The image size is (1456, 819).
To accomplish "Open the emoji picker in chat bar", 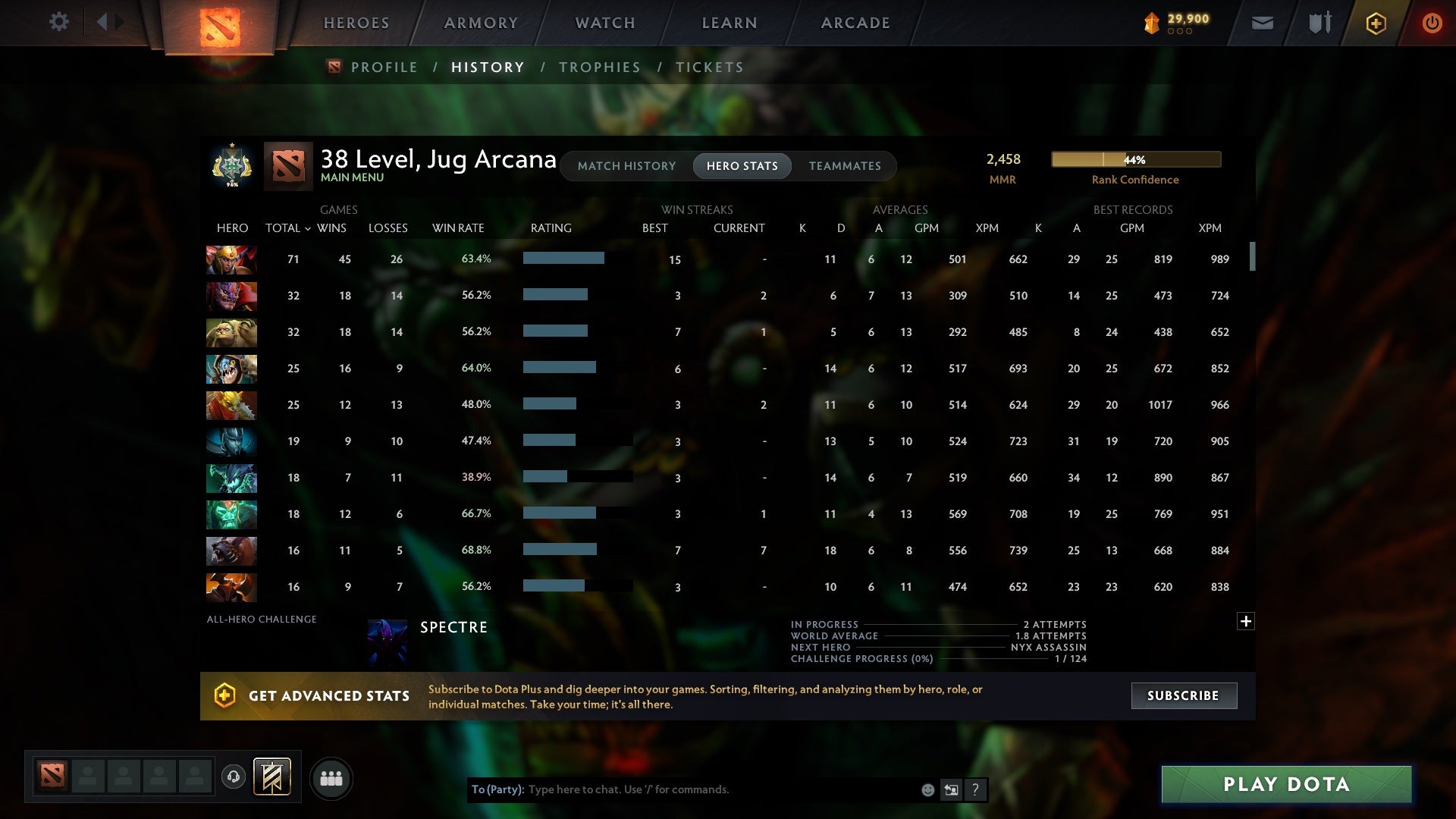I will pyautogui.click(x=927, y=789).
